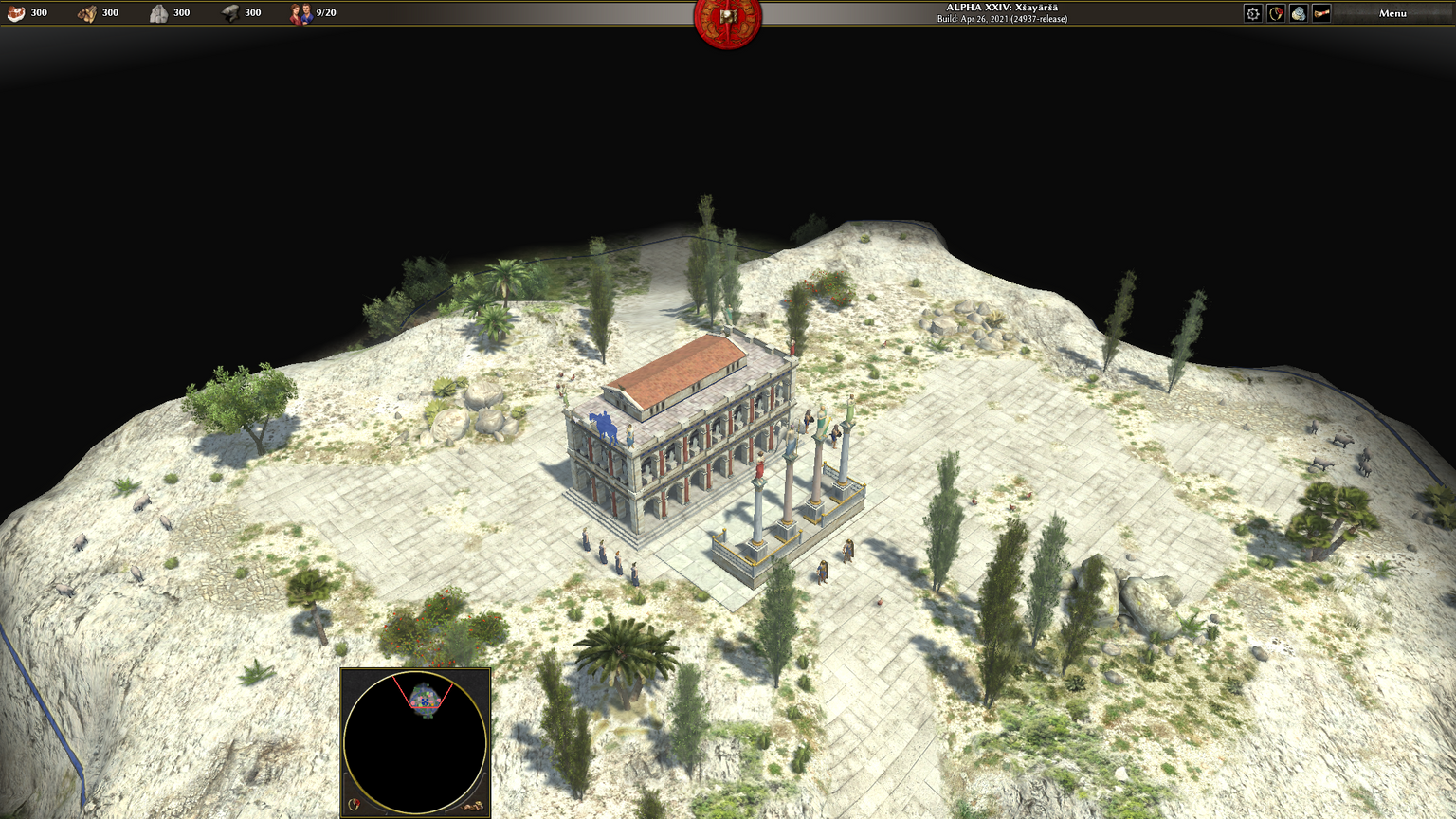This screenshot has height=819, width=1456.
Task: Select the idle worker button on the minimap
Action: (x=473, y=805)
